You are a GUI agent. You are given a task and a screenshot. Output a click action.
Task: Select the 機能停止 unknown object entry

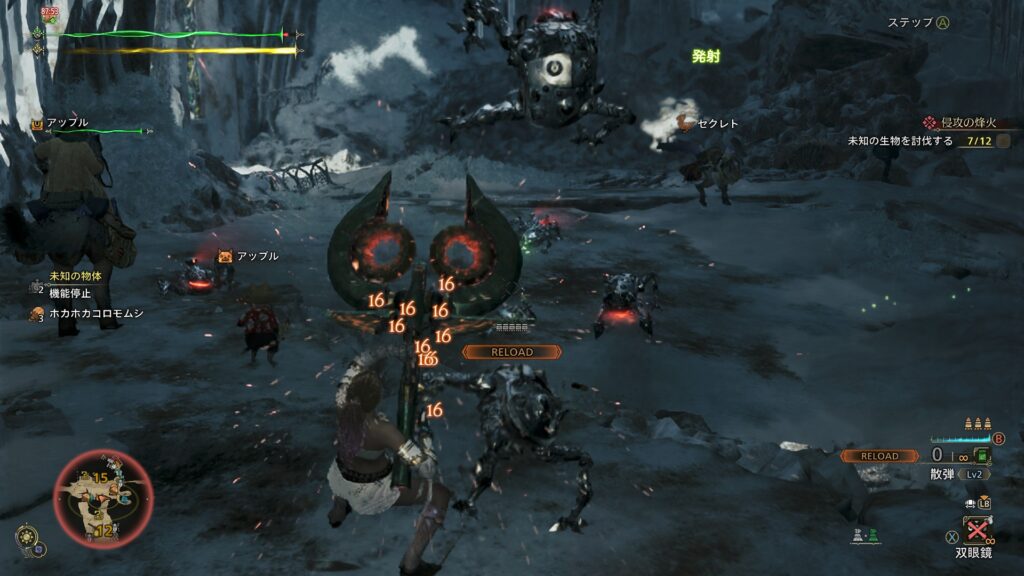(x=68, y=293)
